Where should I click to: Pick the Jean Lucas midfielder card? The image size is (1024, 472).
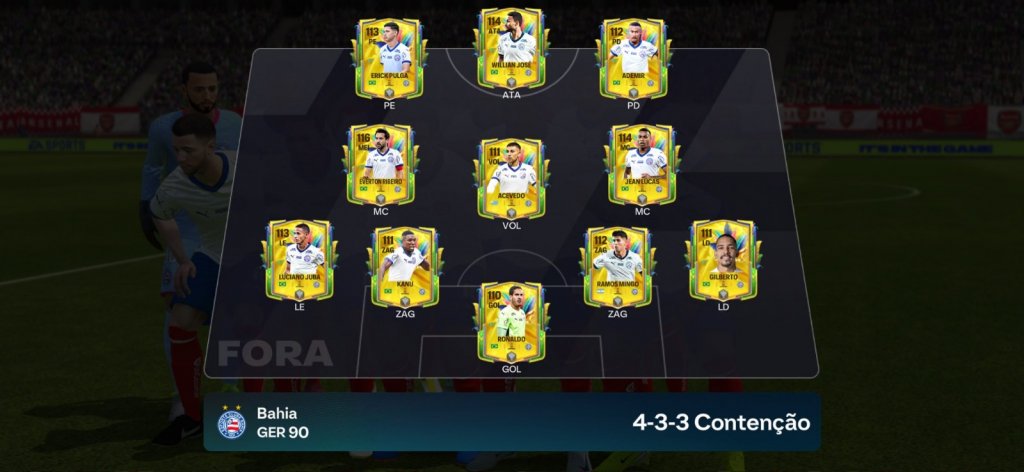coord(641,164)
